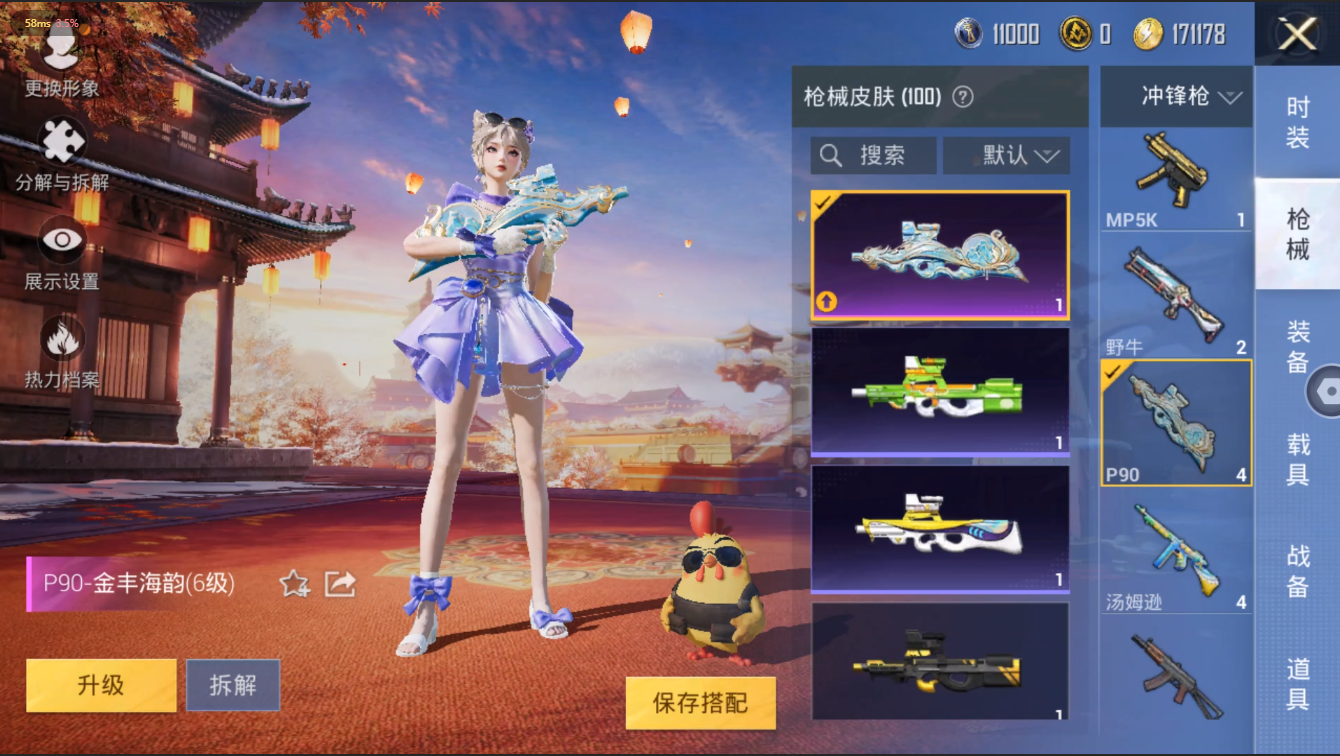Save the loadout with 保存搭配
This screenshot has width=1340, height=756.
coord(700,703)
